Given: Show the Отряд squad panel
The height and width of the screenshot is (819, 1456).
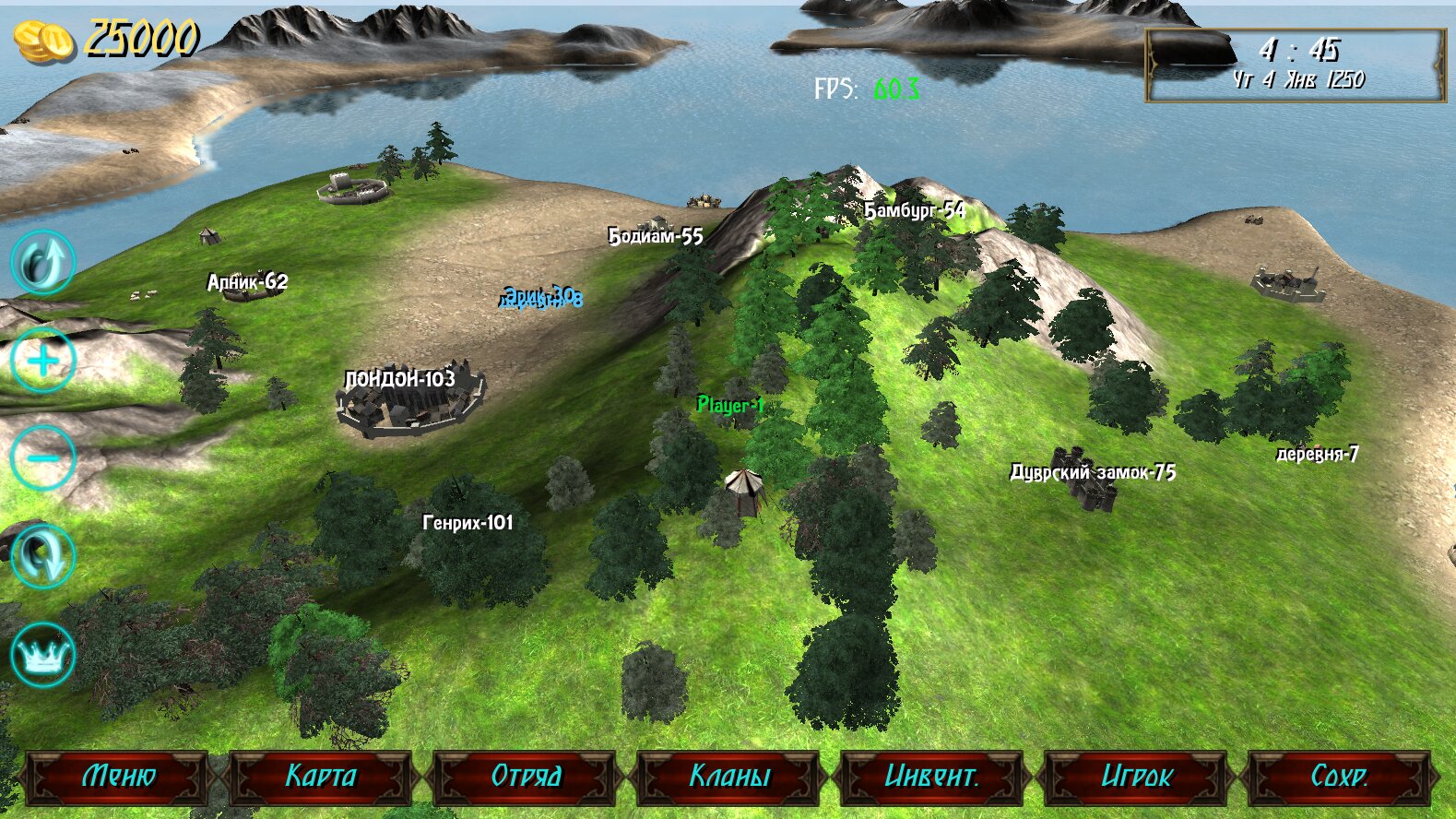Looking at the screenshot, I should pyautogui.click(x=525, y=777).
